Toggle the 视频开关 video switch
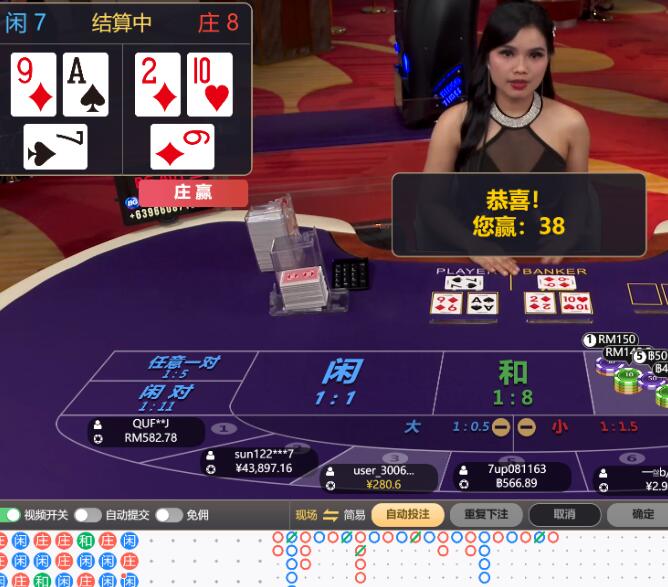Screen dimensions: 668x587 tap(11, 515)
